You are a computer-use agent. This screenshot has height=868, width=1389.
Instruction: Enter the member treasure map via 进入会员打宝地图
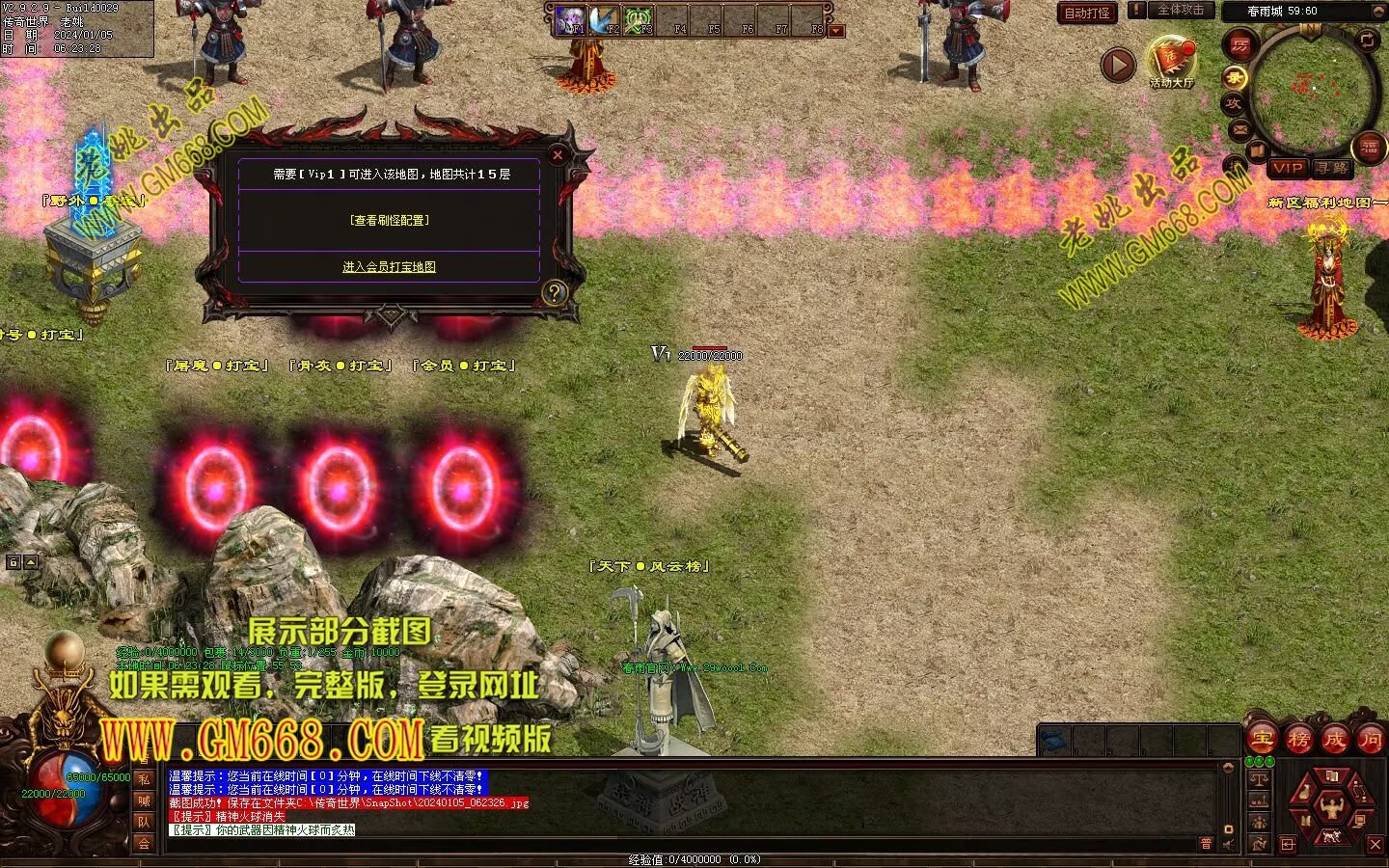[x=390, y=267]
